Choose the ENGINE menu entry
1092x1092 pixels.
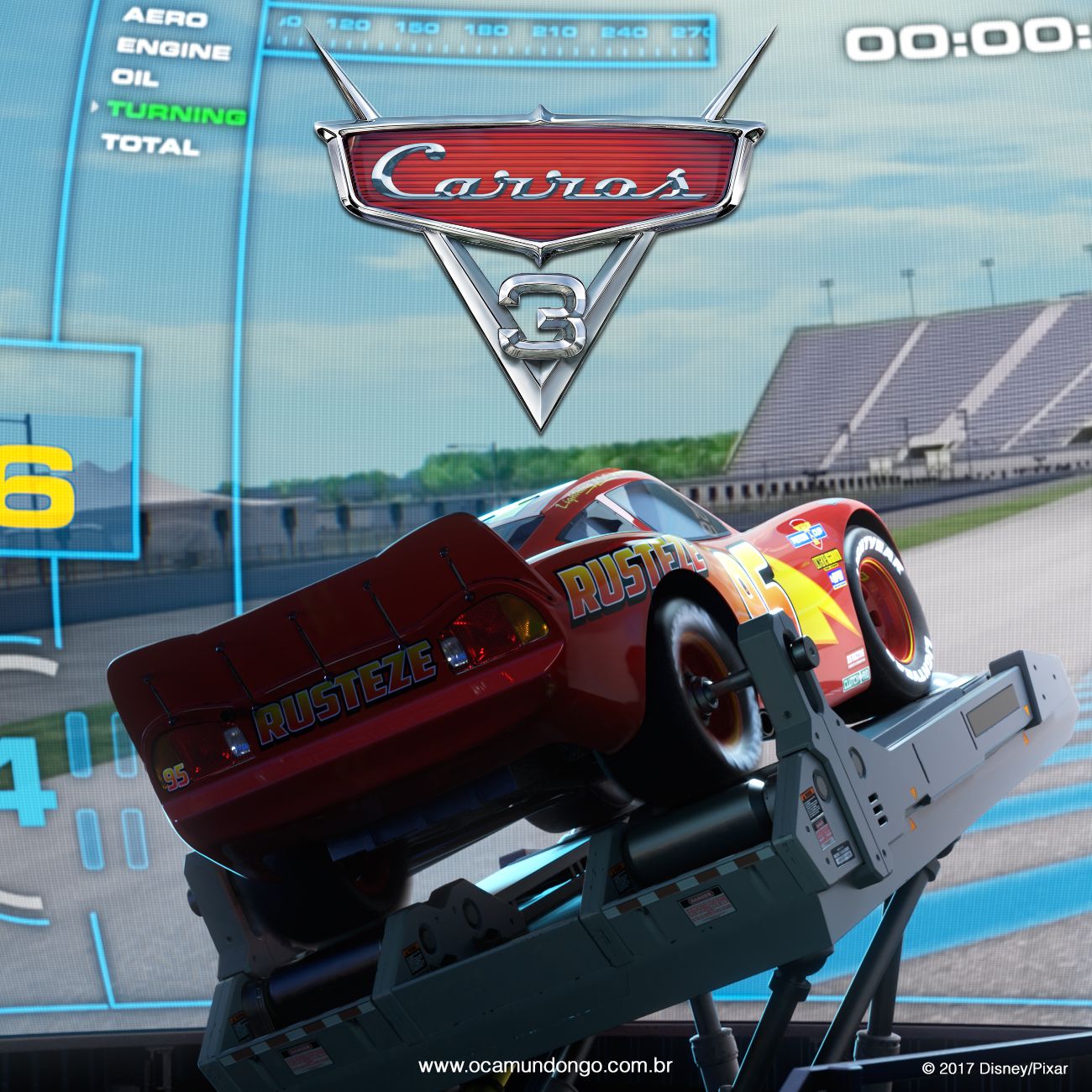click(x=174, y=48)
